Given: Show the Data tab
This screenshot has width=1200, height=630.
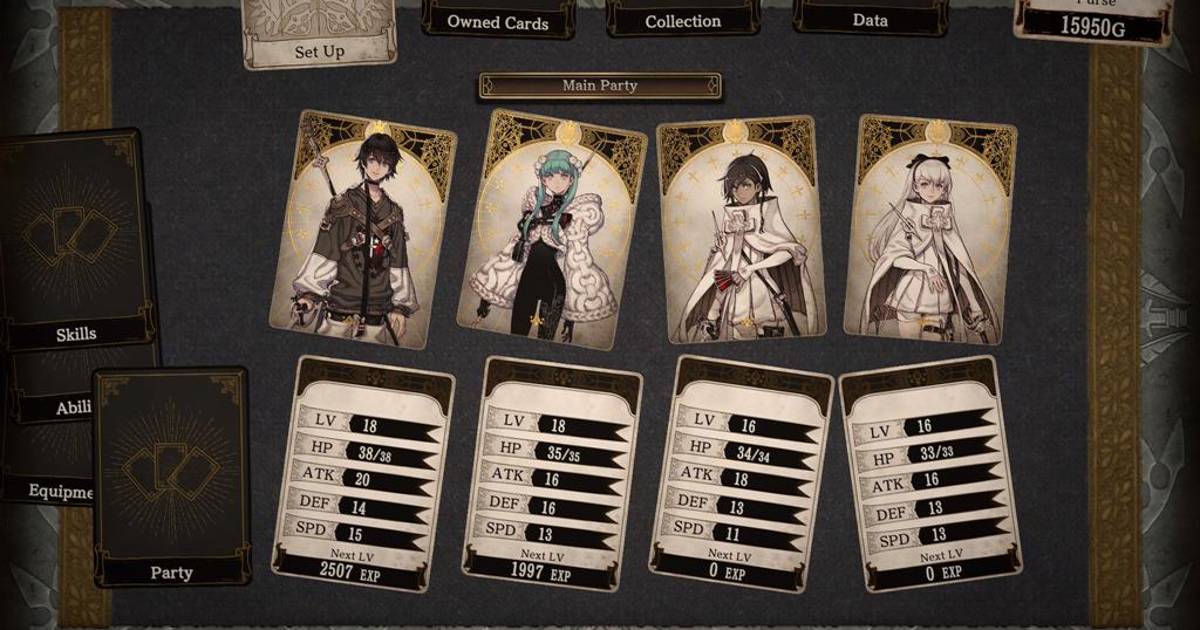Looking at the screenshot, I should tap(869, 20).
